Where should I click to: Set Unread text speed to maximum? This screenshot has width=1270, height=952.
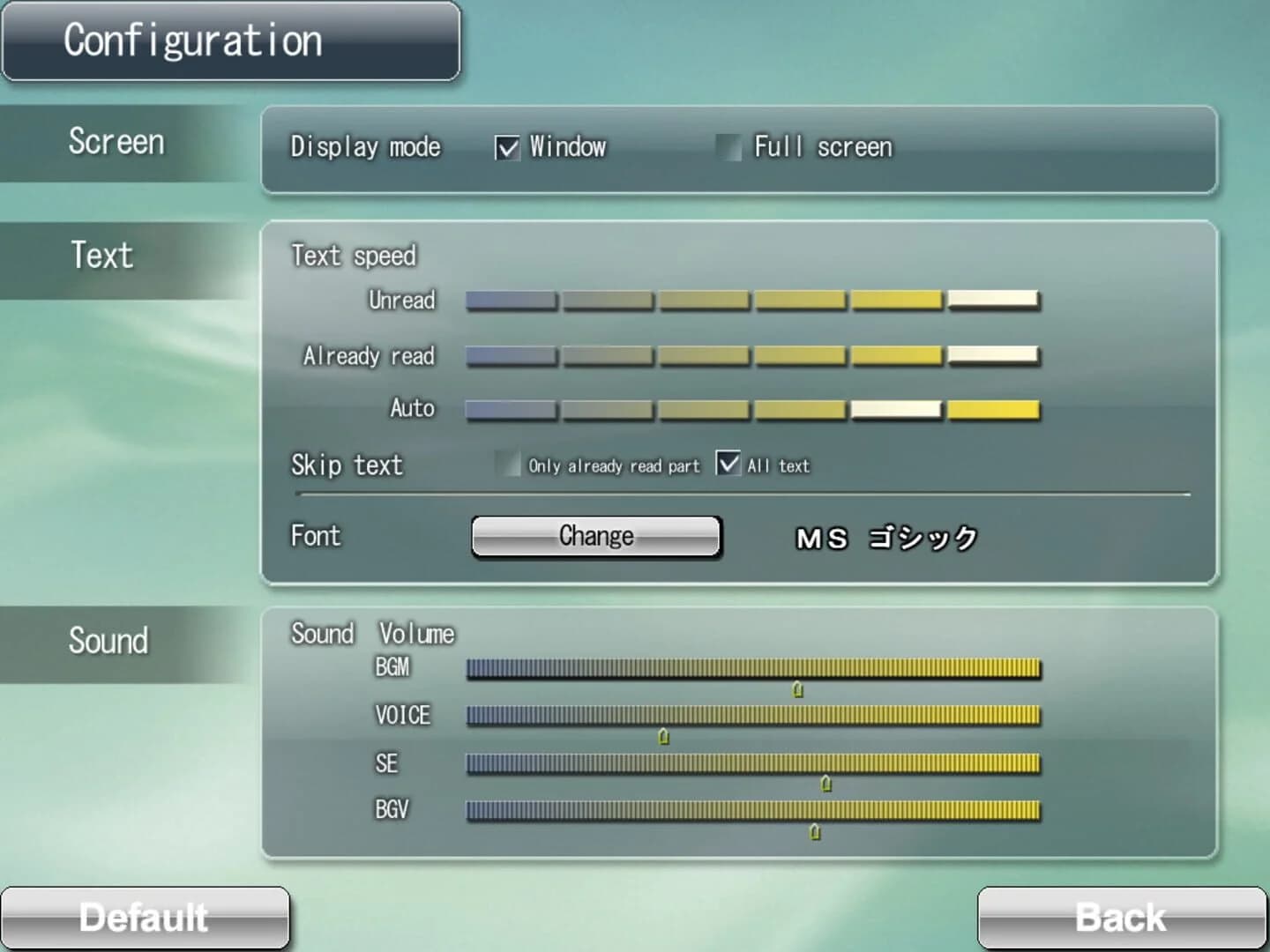(x=995, y=301)
